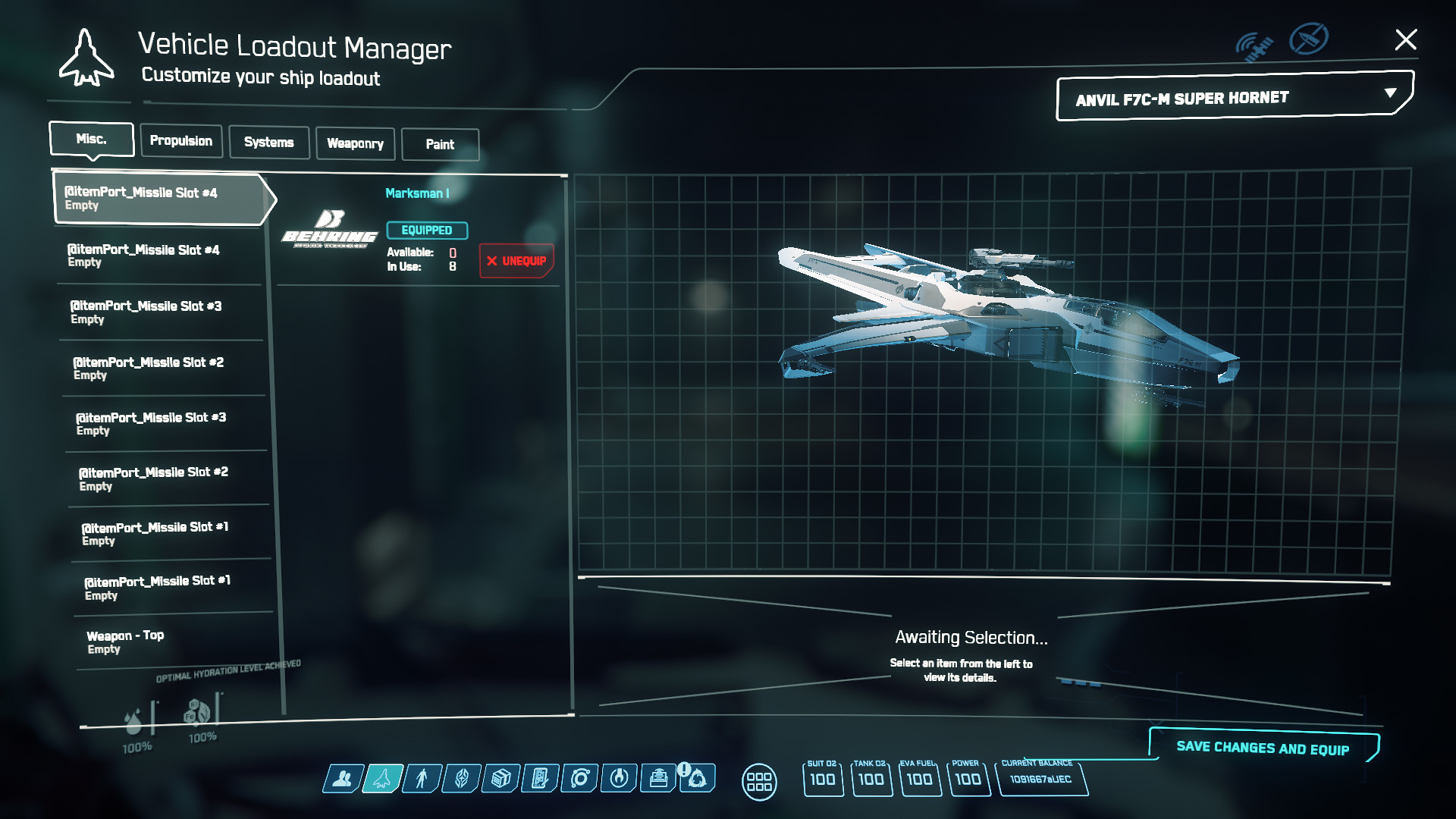Open the two-person contacts app icon
This screenshot has height=819, width=1456.
(x=343, y=778)
